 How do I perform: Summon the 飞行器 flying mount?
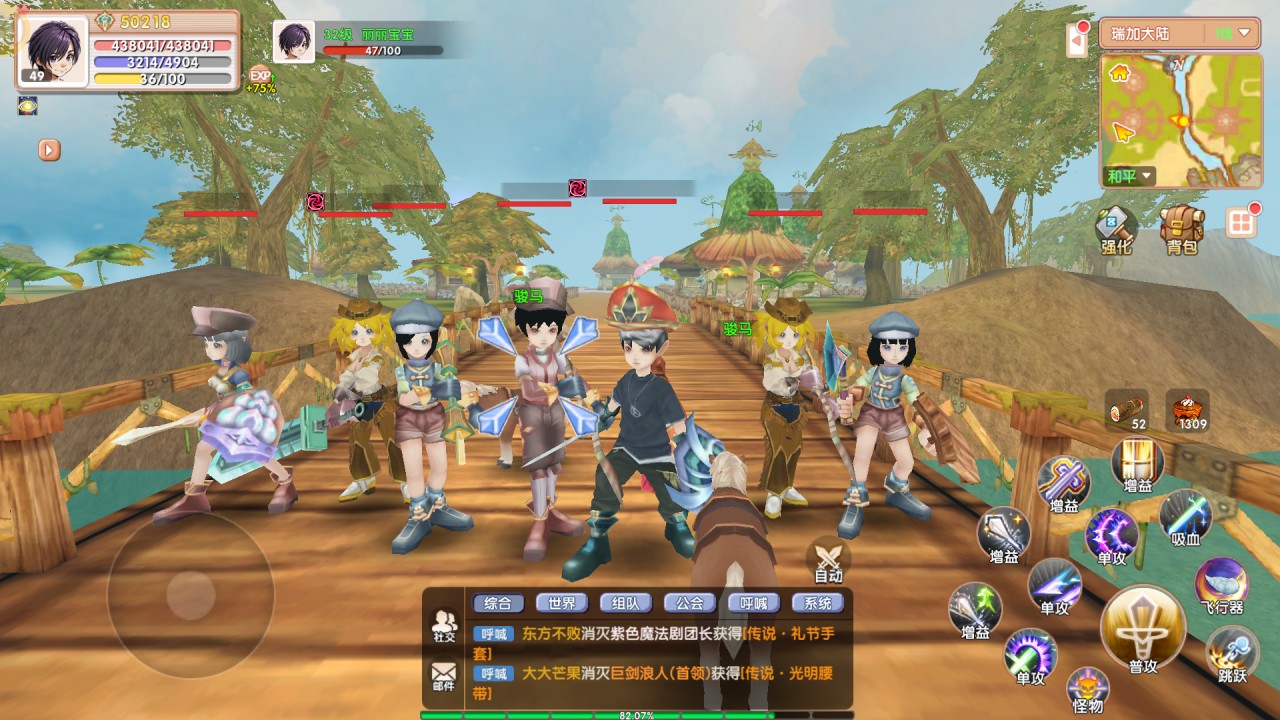[x=1221, y=585]
